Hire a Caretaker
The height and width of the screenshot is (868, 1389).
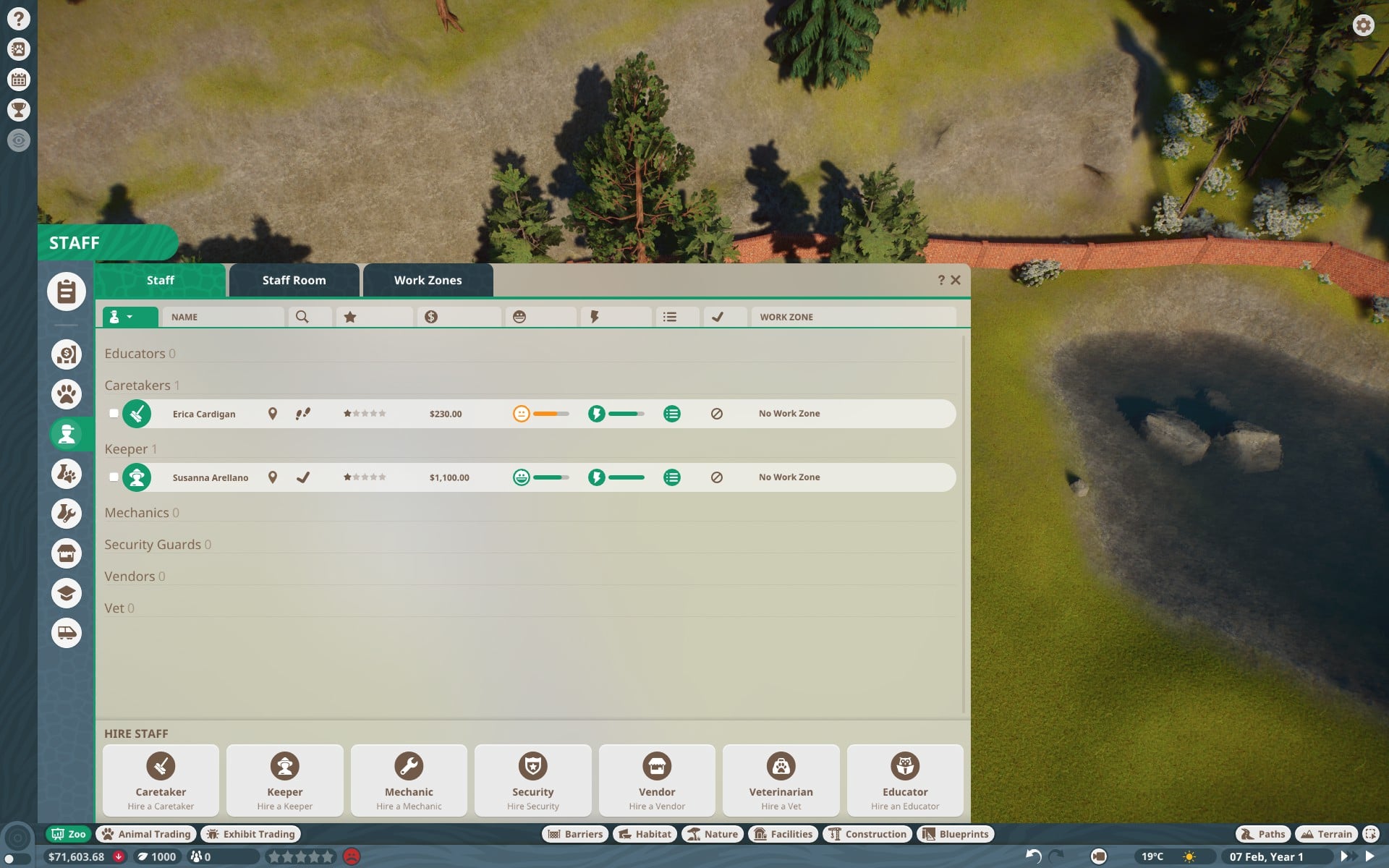pyautogui.click(x=161, y=780)
